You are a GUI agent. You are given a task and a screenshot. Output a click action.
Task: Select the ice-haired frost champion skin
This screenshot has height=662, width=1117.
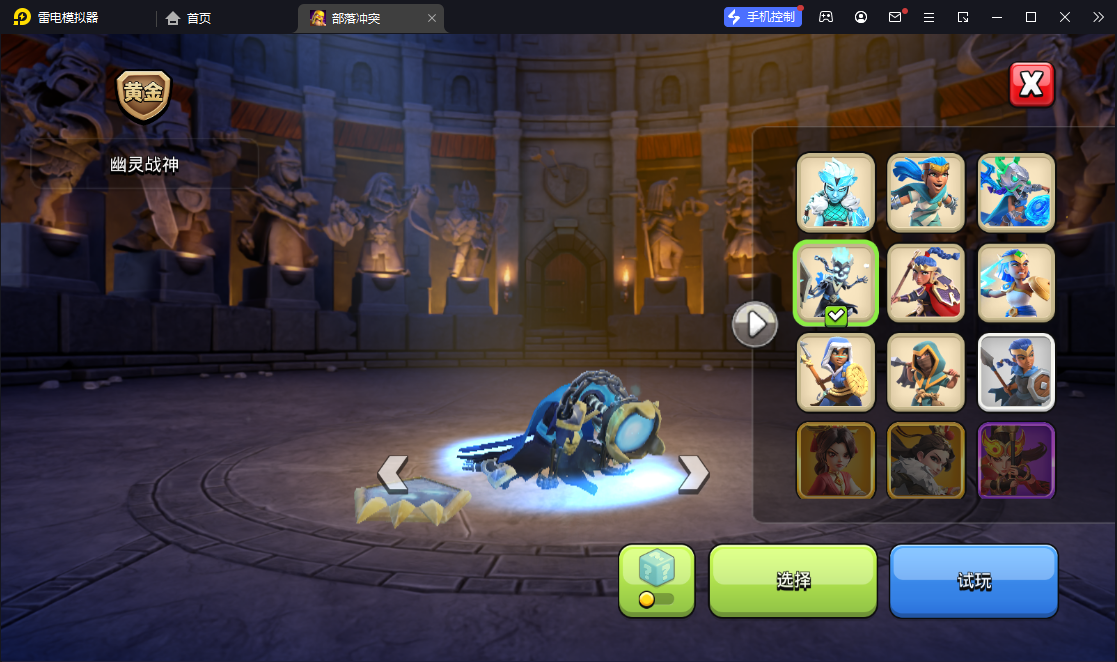tap(835, 192)
